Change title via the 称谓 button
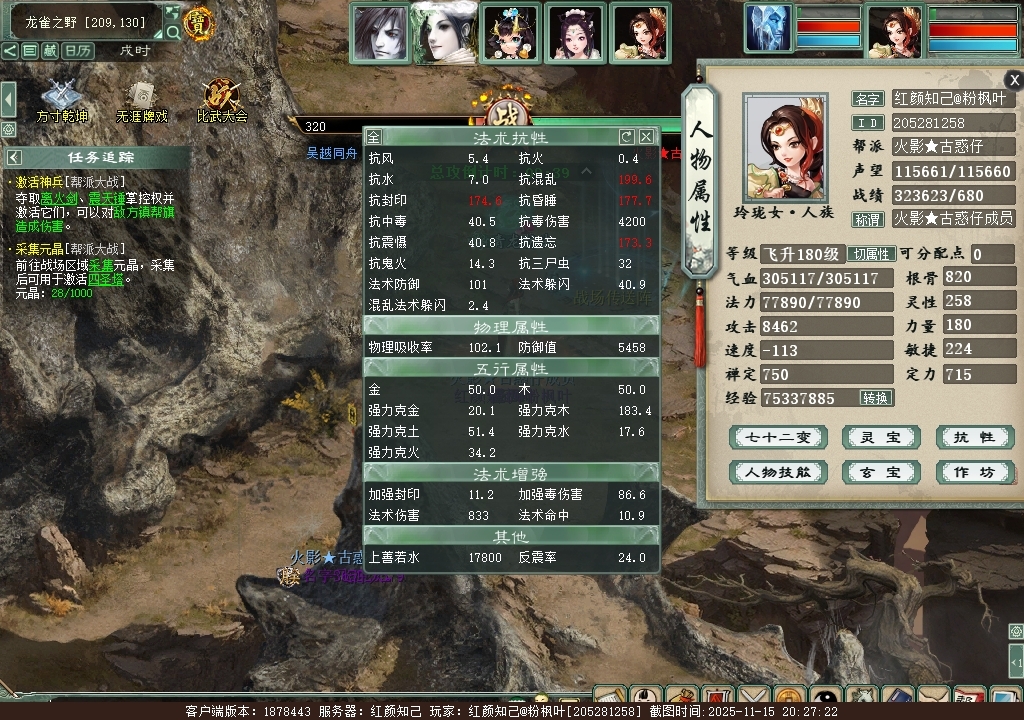Image resolution: width=1024 pixels, height=720 pixels. [x=867, y=219]
